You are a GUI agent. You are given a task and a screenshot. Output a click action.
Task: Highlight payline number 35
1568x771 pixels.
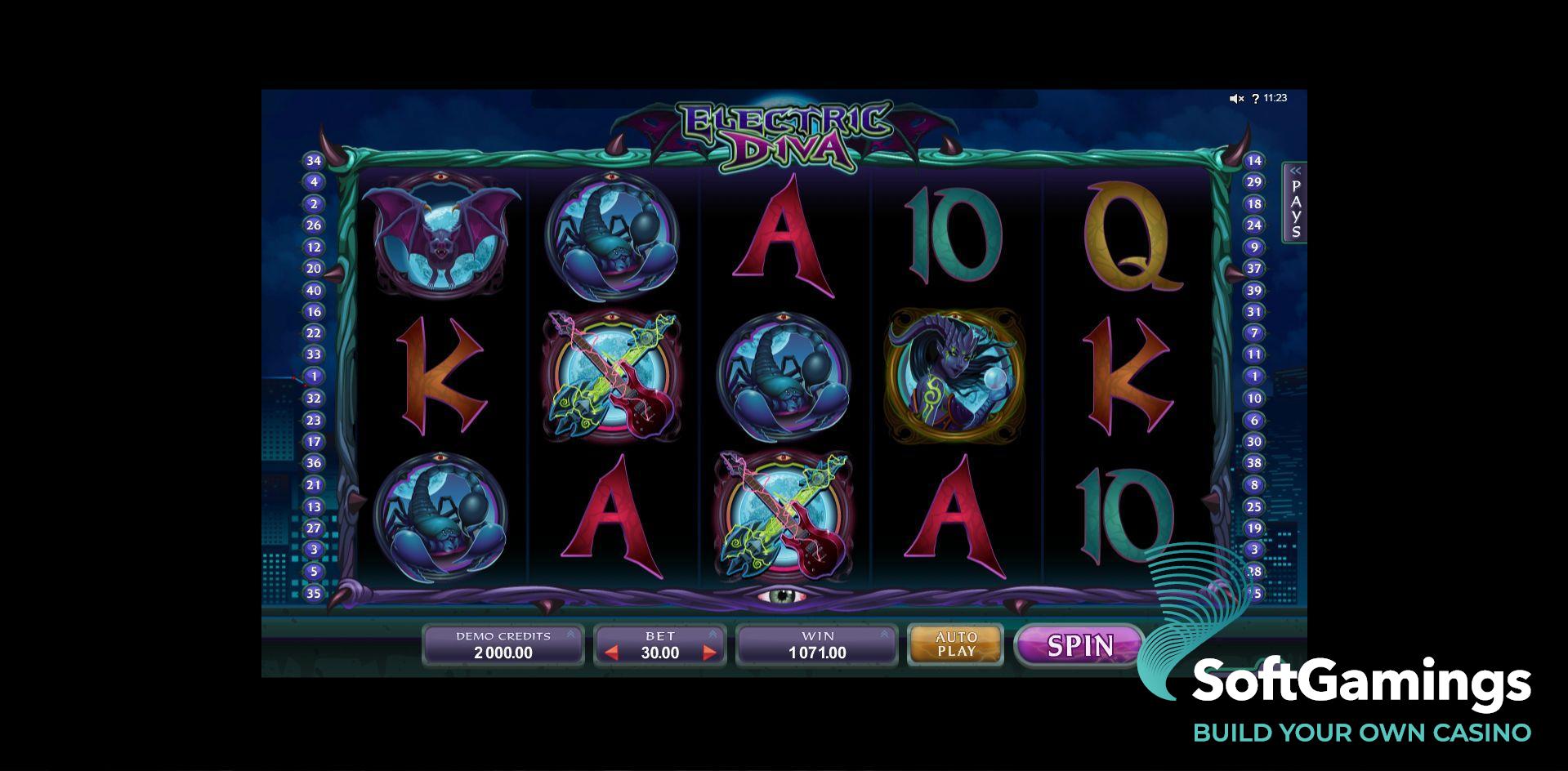click(314, 593)
